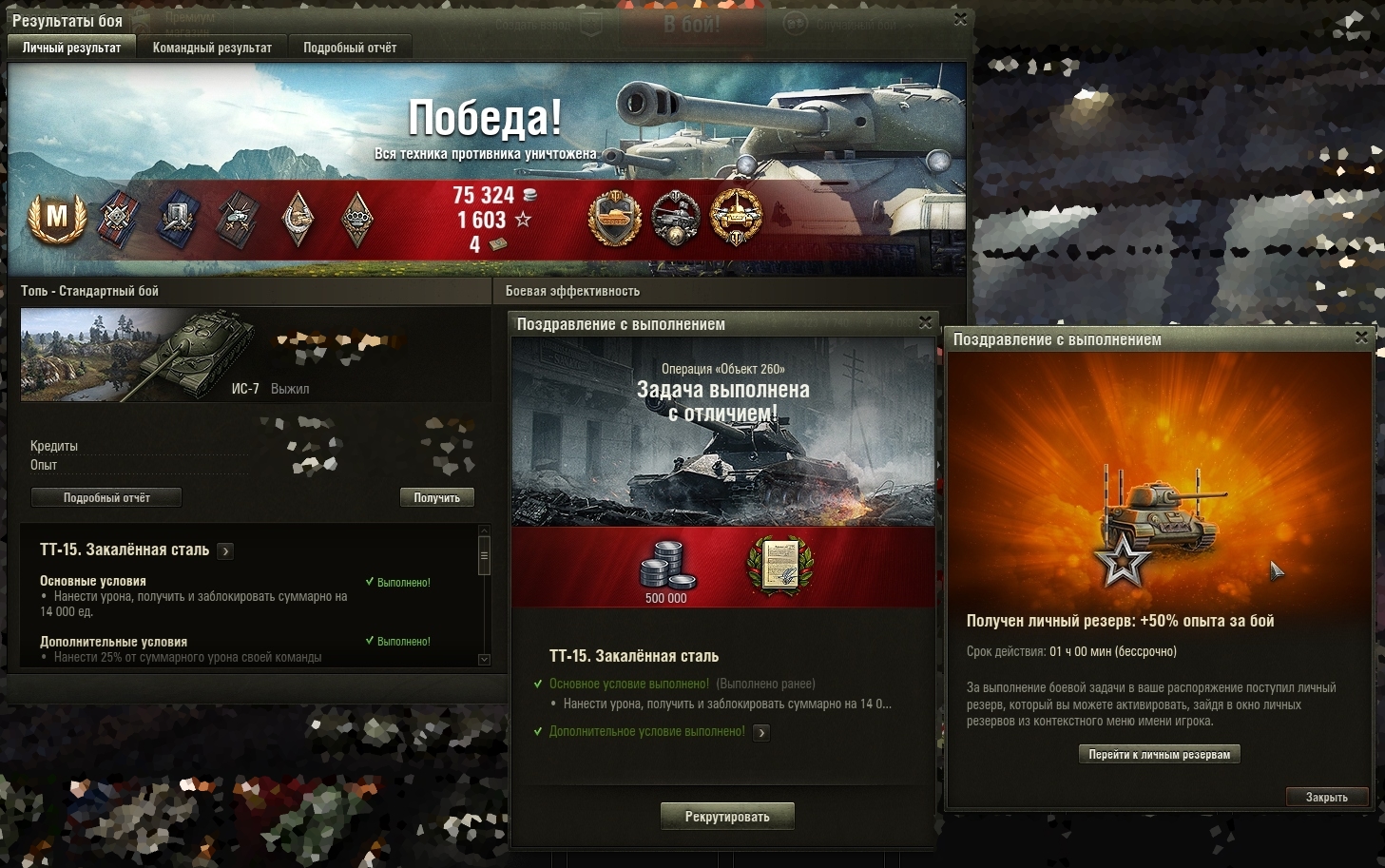
Task: Close the Задача выполнена congratulation popup
Action: pos(925,323)
